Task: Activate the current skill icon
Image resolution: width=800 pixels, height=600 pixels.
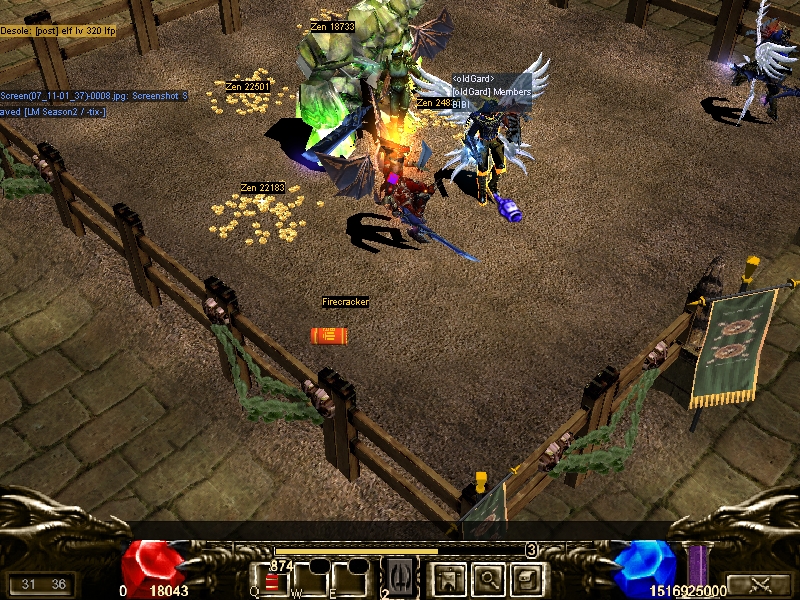Action: [x=399, y=578]
